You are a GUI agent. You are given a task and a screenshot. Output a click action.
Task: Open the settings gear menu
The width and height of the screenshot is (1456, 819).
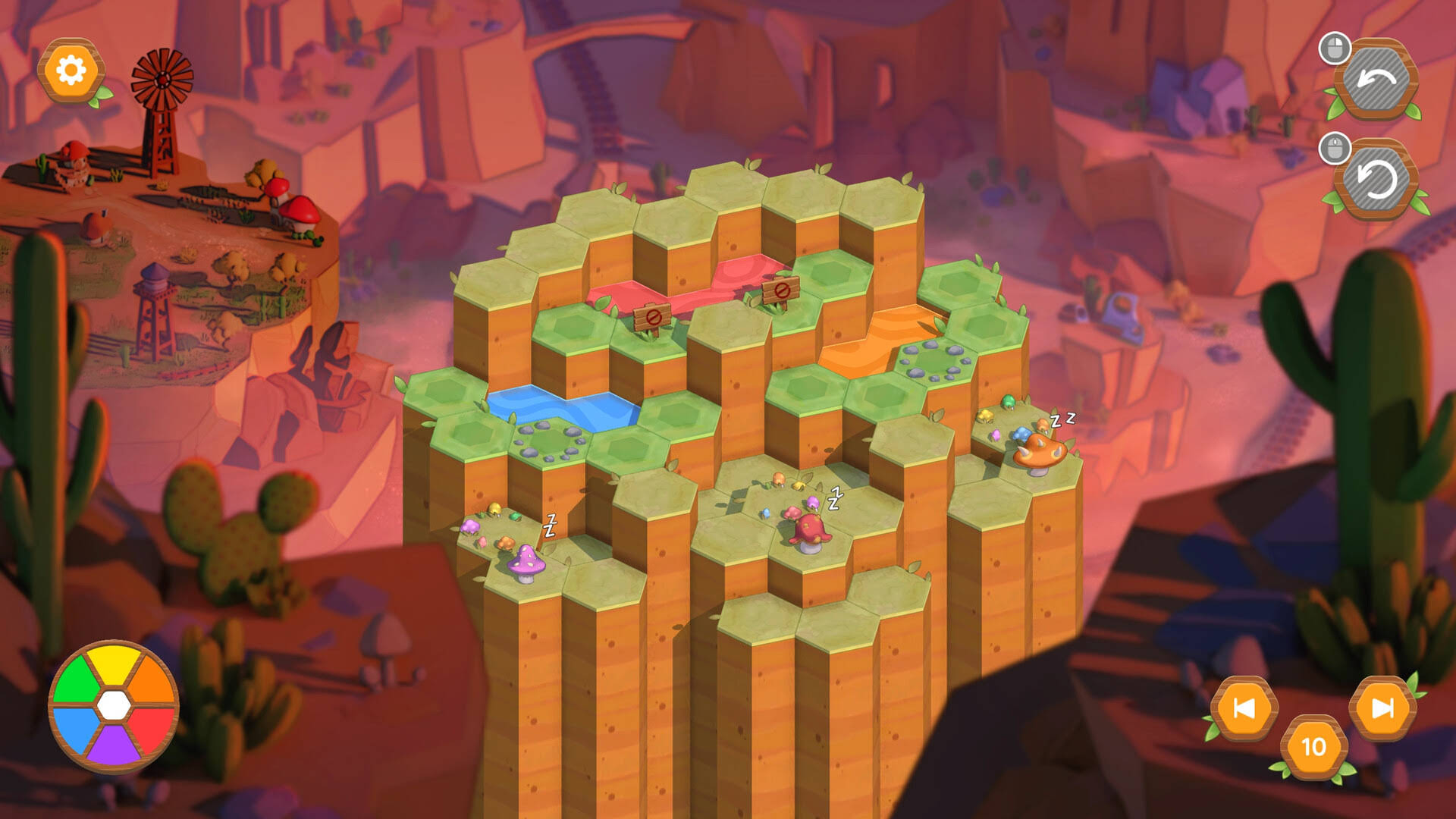point(71,70)
